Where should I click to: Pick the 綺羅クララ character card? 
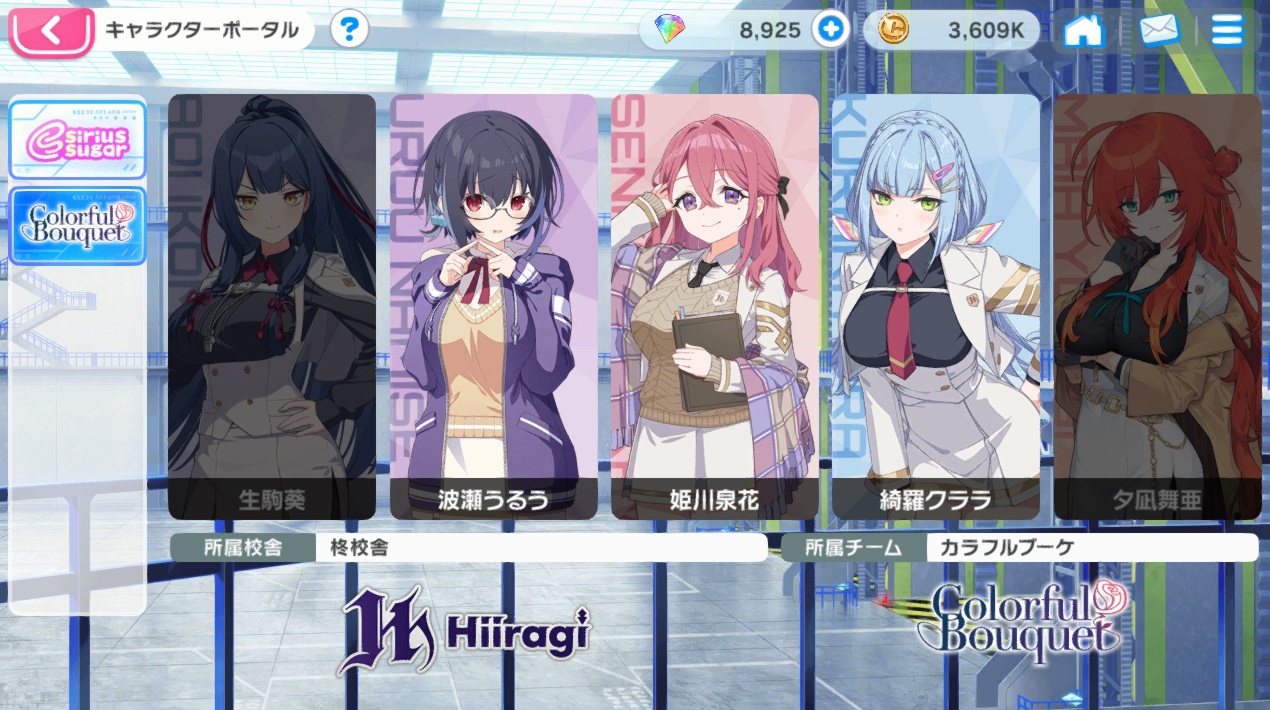click(x=936, y=305)
